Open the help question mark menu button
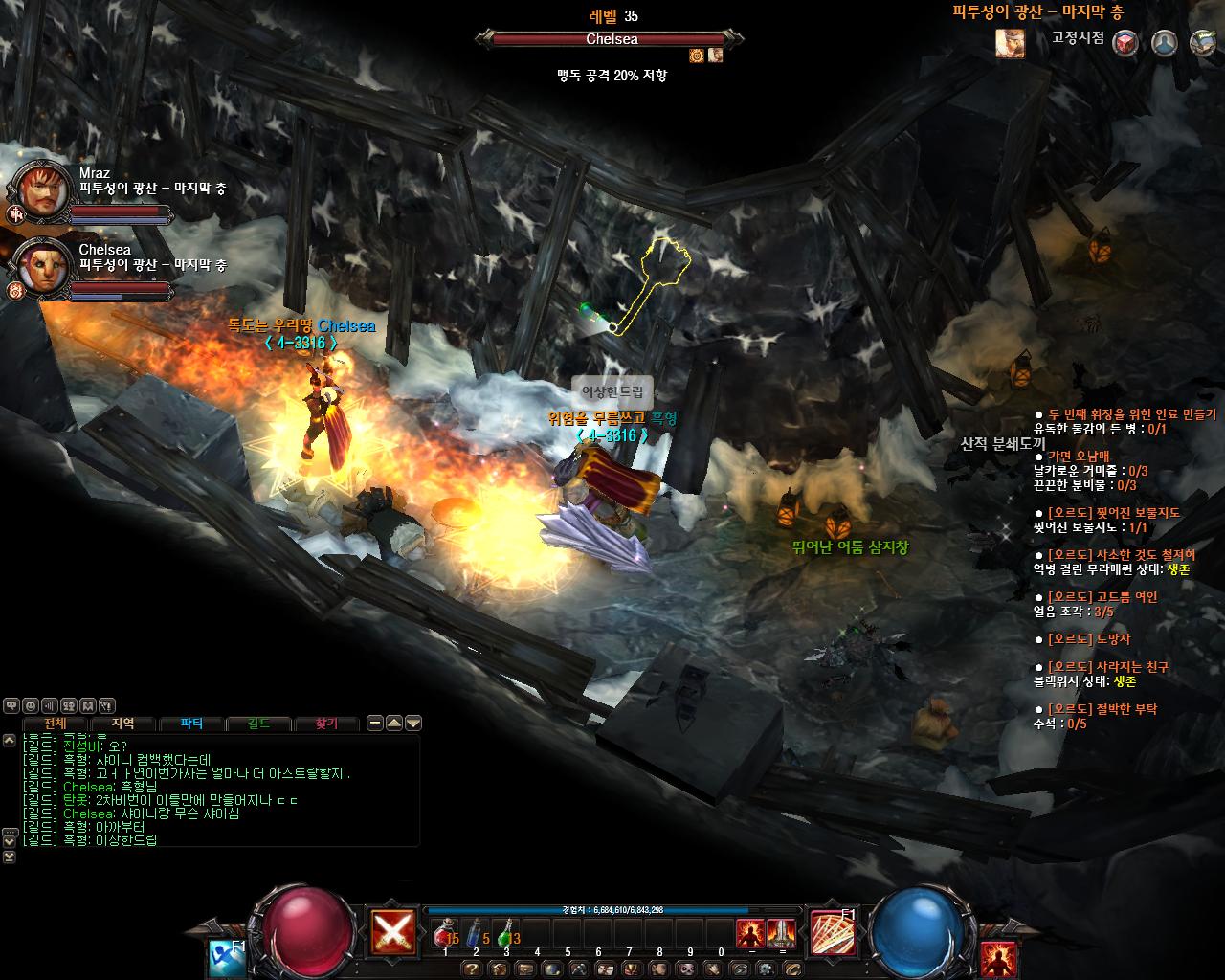Screen dimensions: 1225x980 coord(472,969)
